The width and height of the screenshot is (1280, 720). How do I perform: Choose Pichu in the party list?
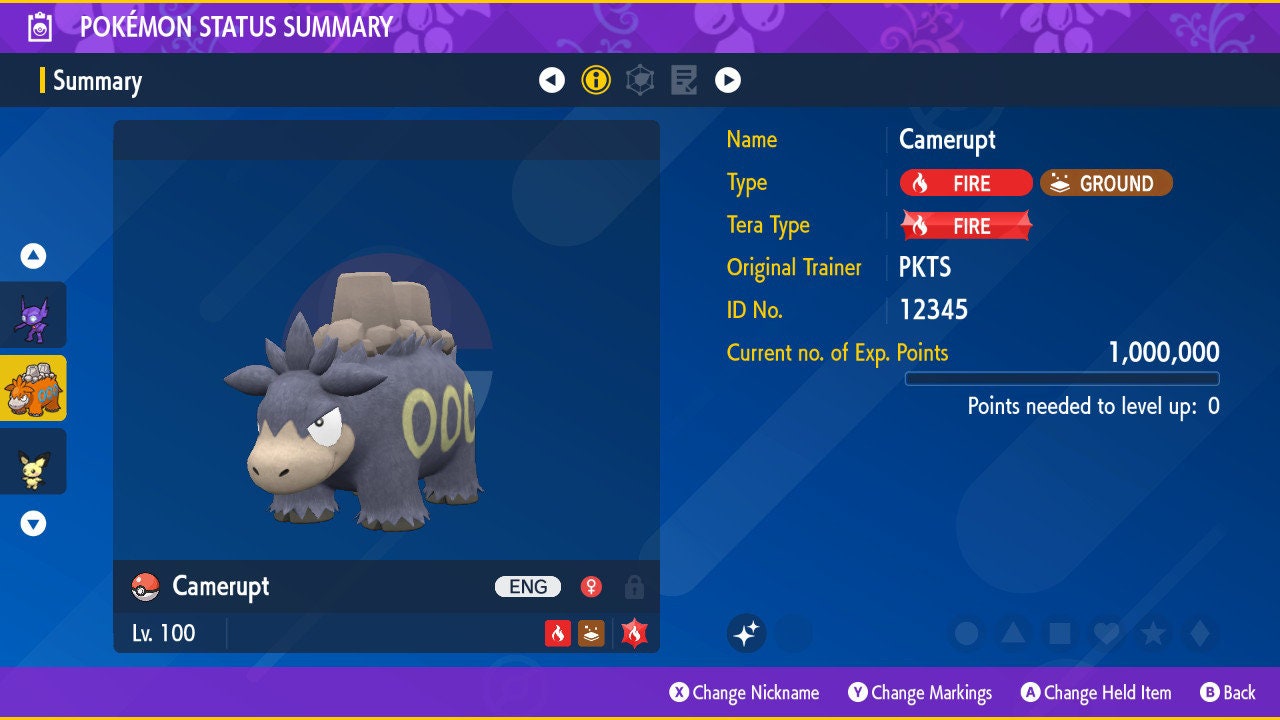click(x=33, y=461)
